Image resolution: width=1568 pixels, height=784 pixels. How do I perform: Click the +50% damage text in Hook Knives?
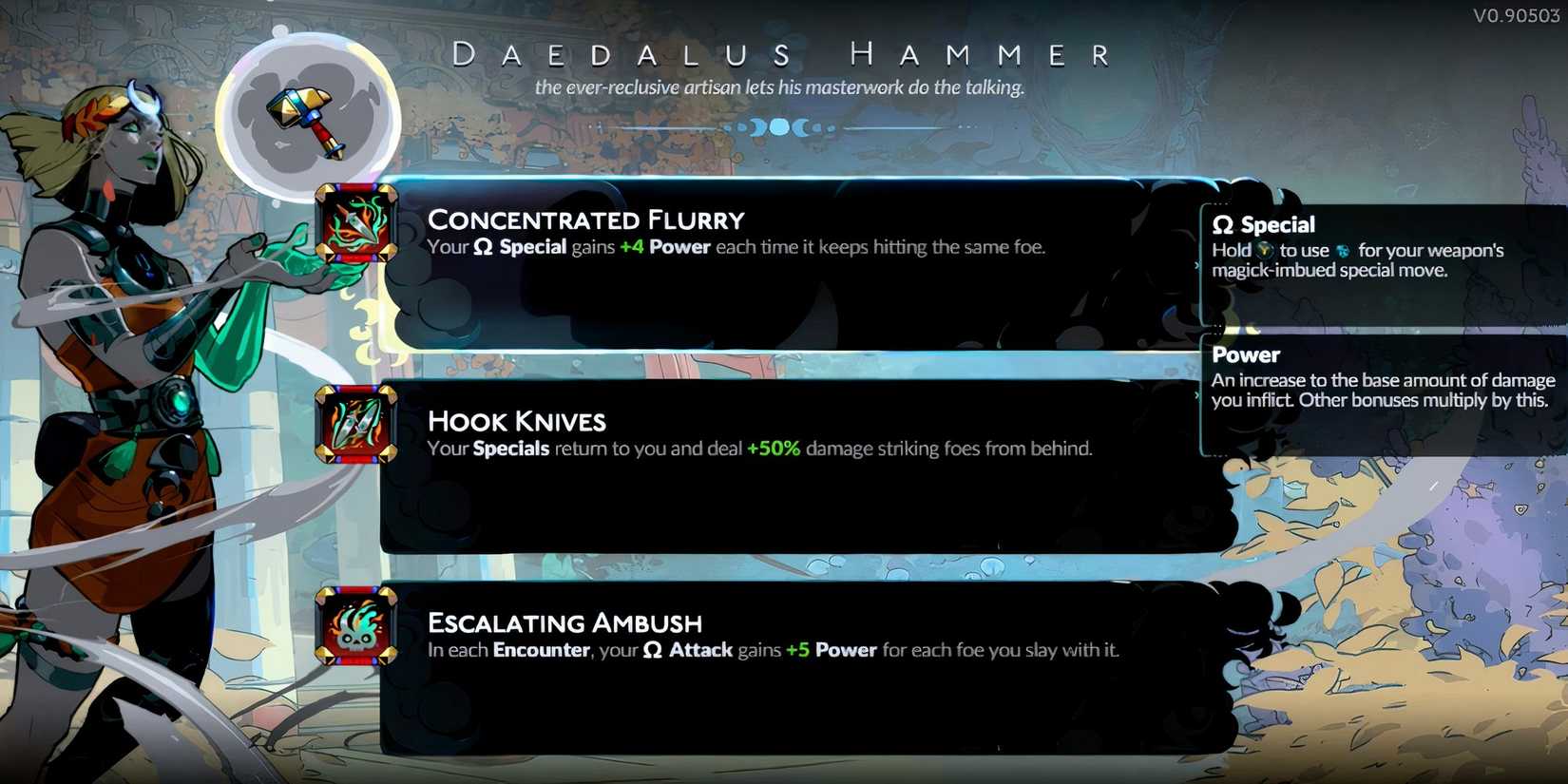point(773,449)
